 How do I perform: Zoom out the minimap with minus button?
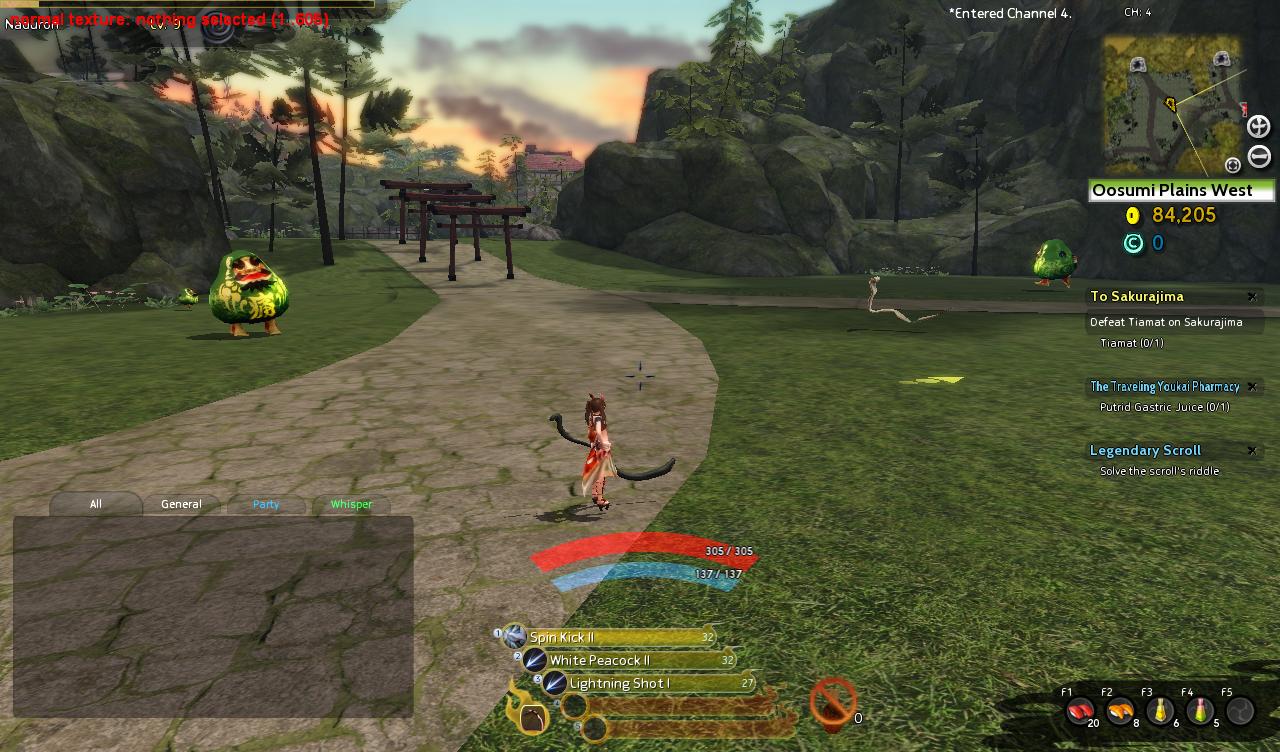(1259, 157)
